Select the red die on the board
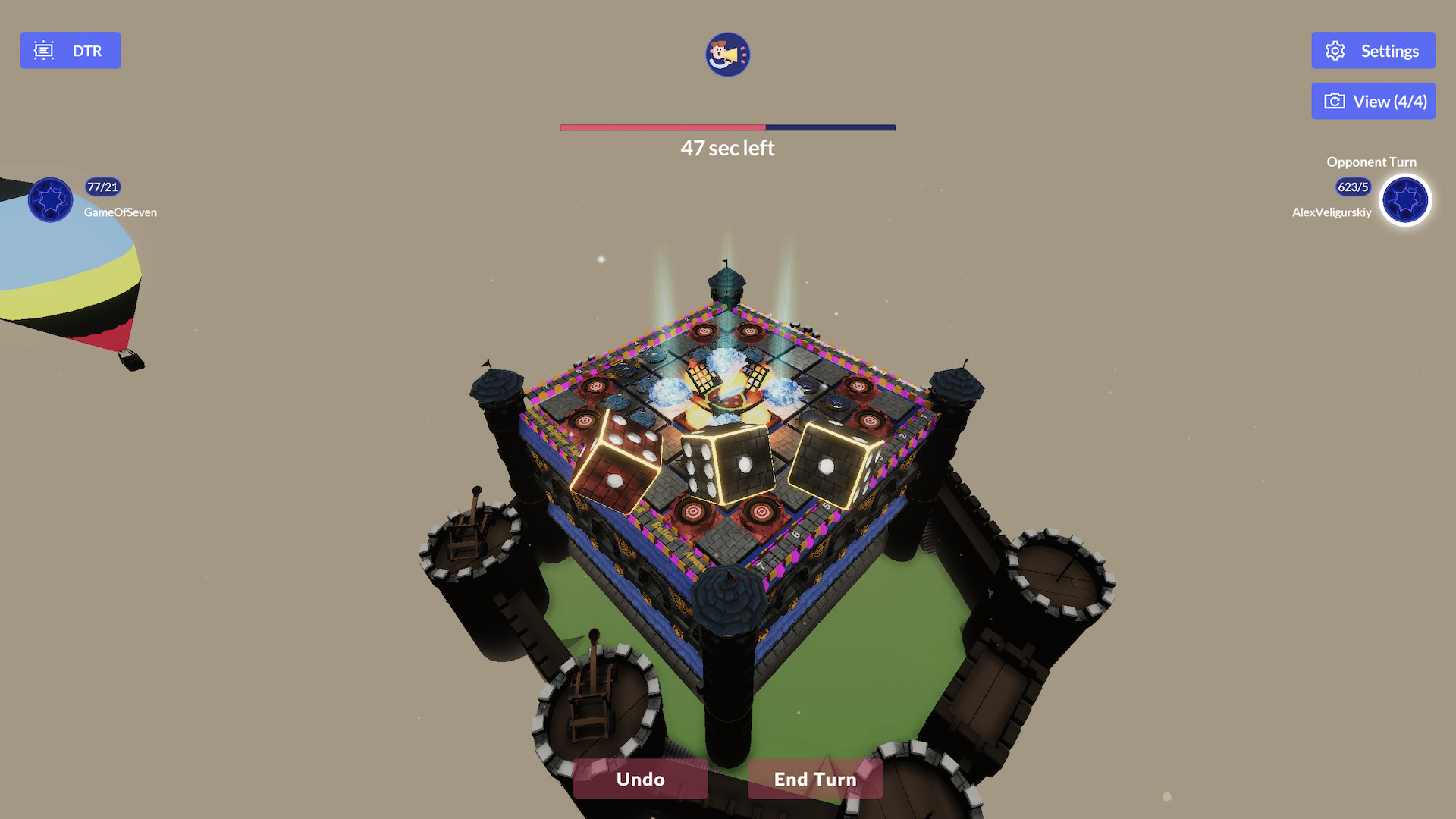1456x819 pixels. (x=617, y=463)
